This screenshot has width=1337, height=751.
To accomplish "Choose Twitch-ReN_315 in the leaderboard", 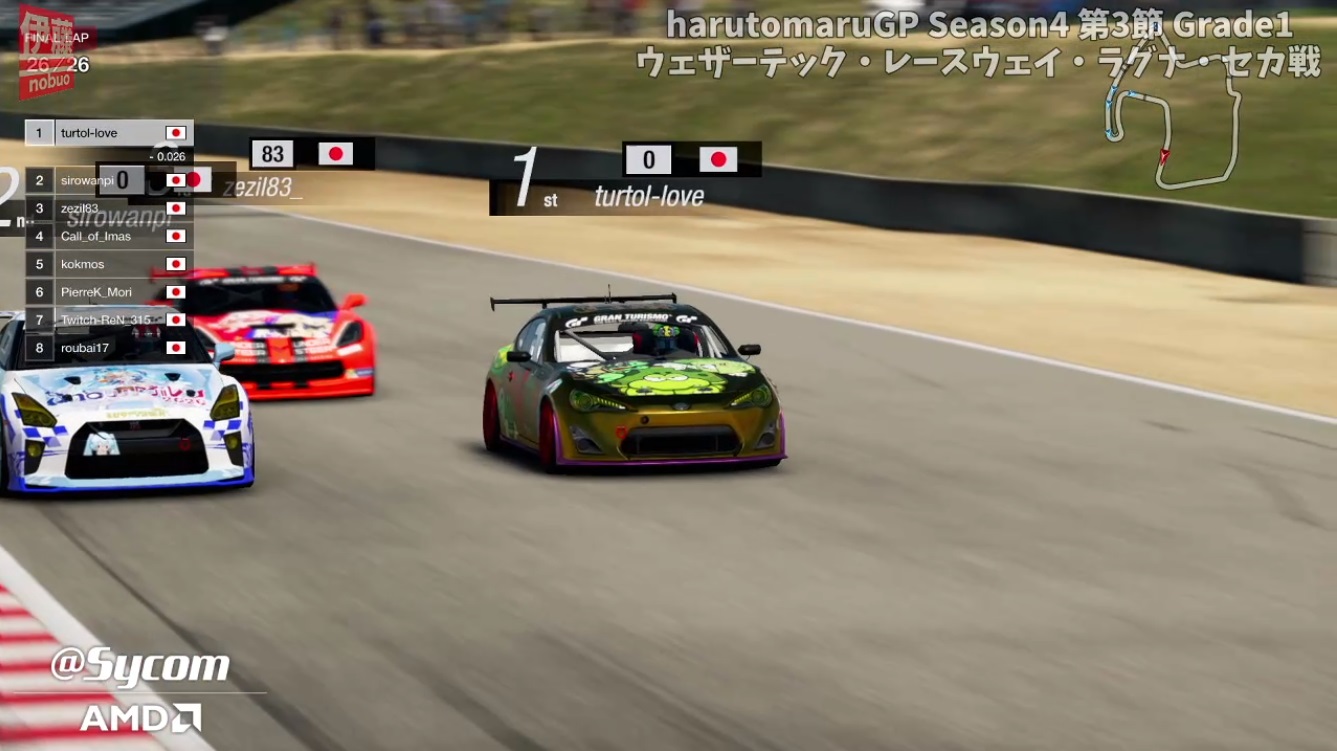I will (109, 320).
